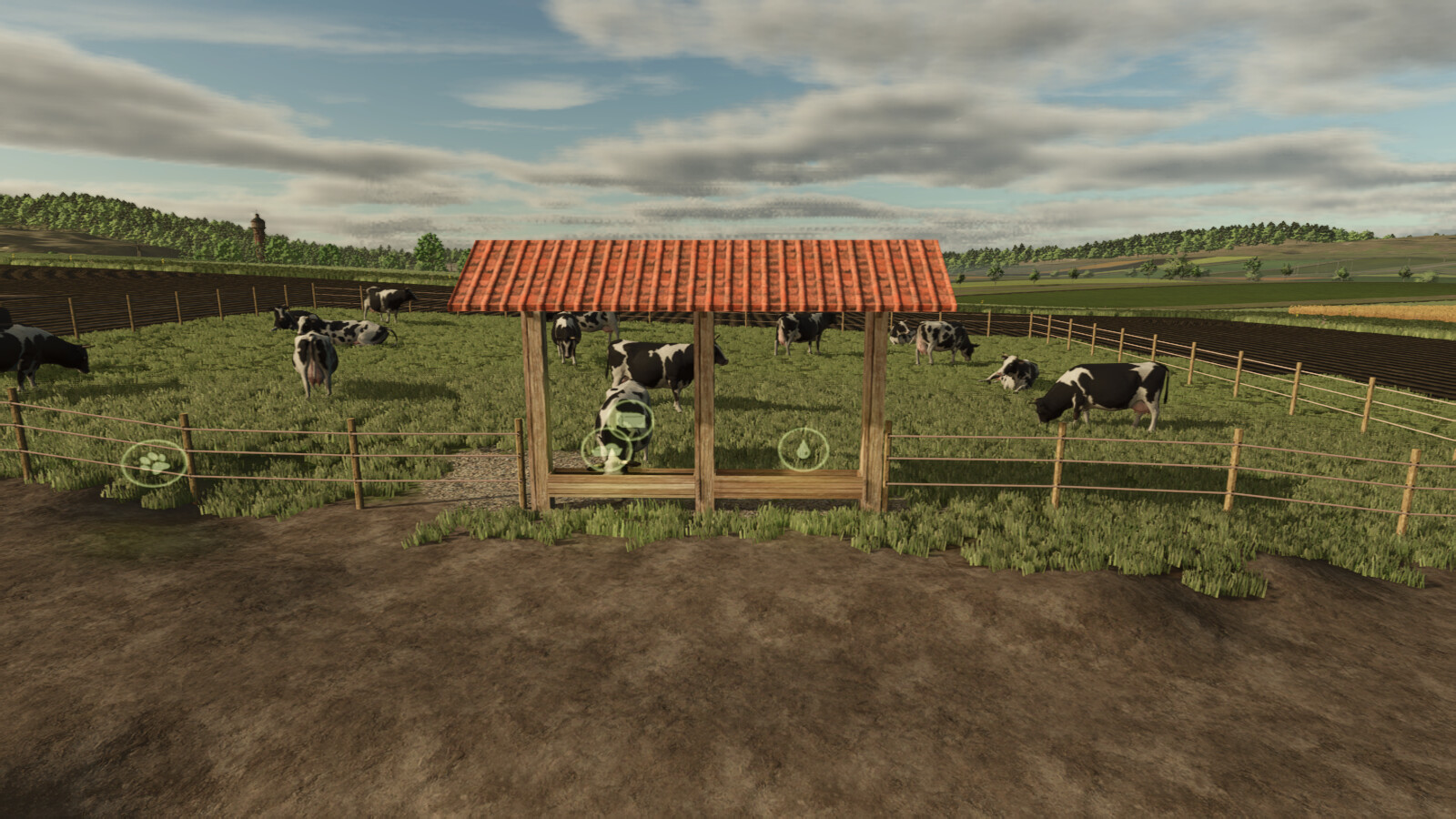Click the red tiled shelter roof
This screenshot has width=1456, height=819.
(710, 273)
